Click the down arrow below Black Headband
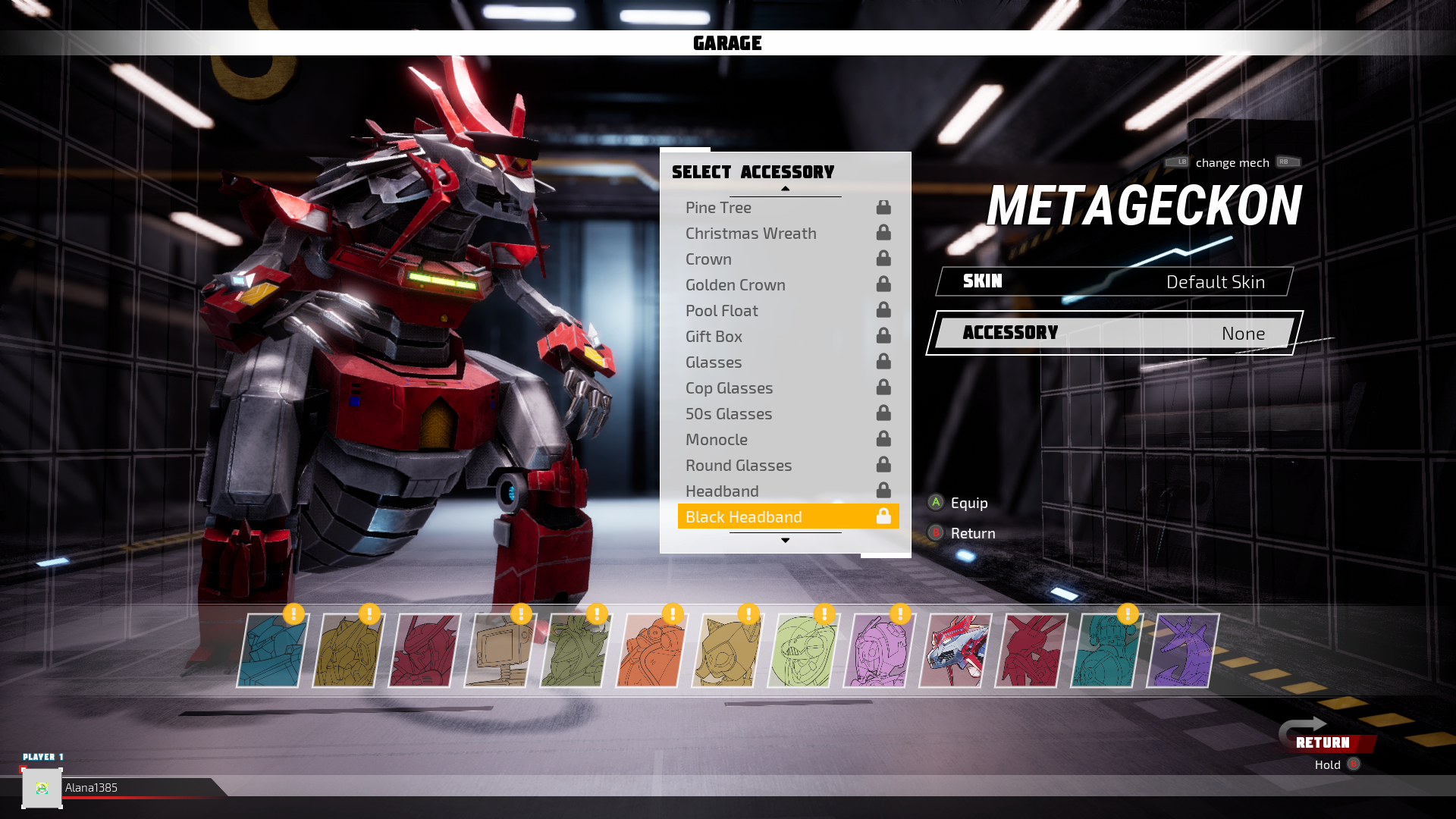 (786, 540)
